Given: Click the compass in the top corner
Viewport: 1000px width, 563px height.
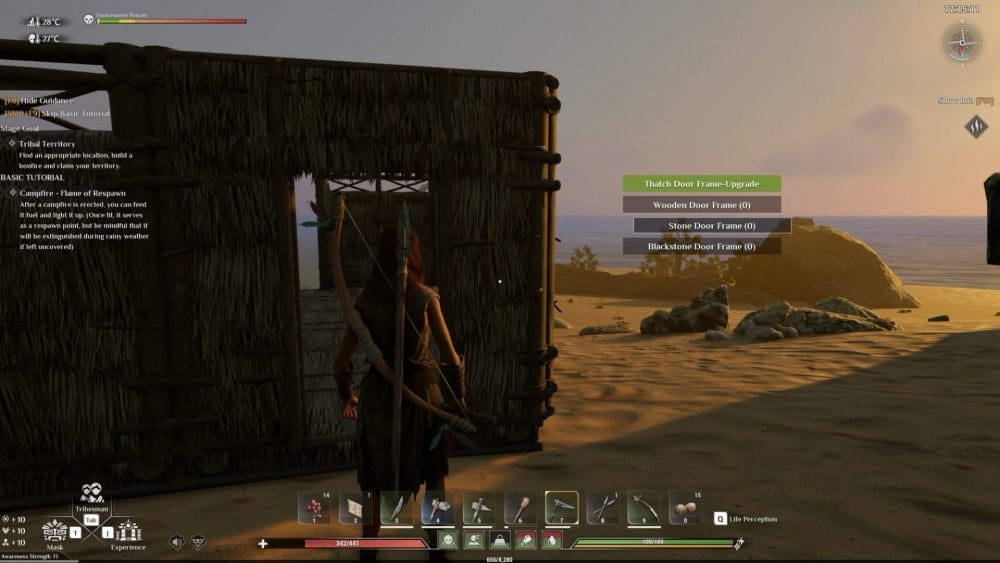Looking at the screenshot, I should (x=962, y=42).
